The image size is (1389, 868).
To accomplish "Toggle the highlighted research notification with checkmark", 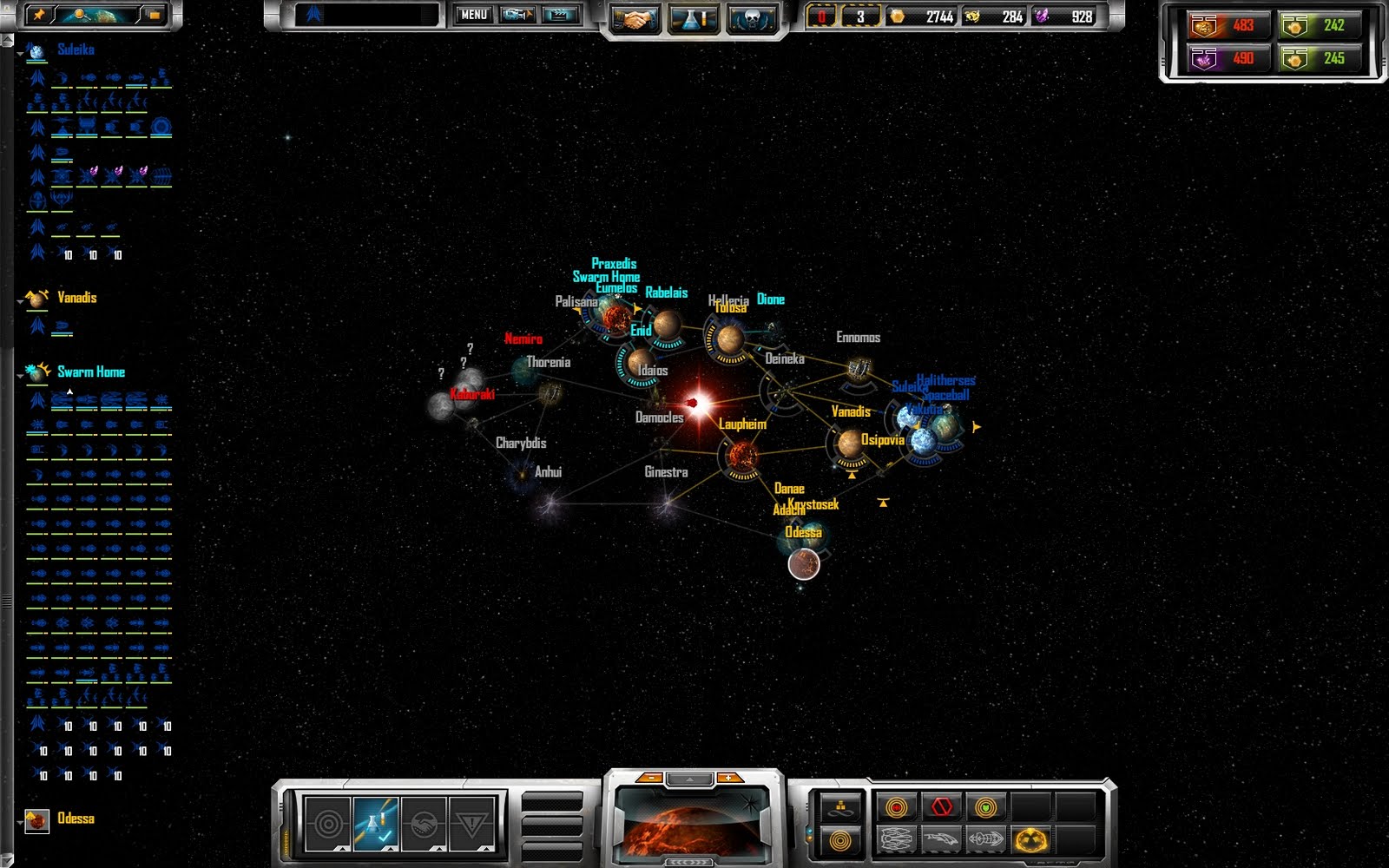I will click(x=374, y=822).
